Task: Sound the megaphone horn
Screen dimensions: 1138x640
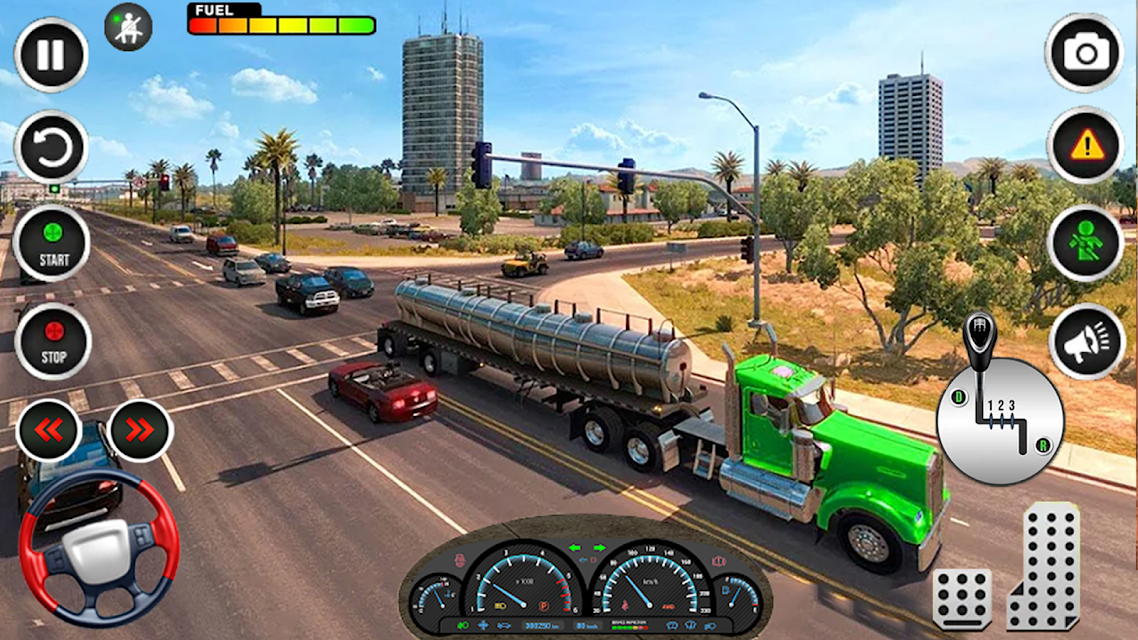Action: (x=1086, y=341)
